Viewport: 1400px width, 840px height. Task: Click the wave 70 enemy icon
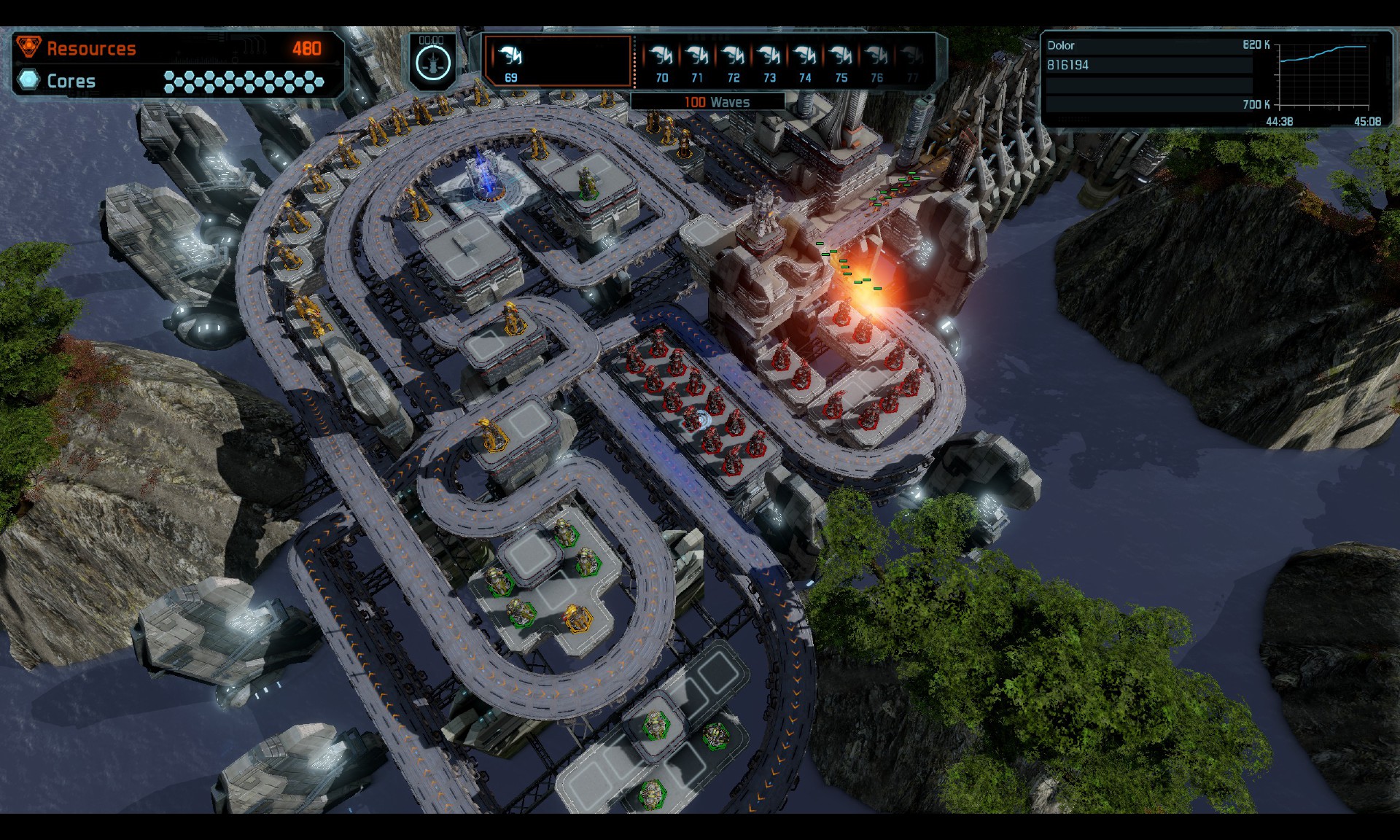(x=661, y=56)
